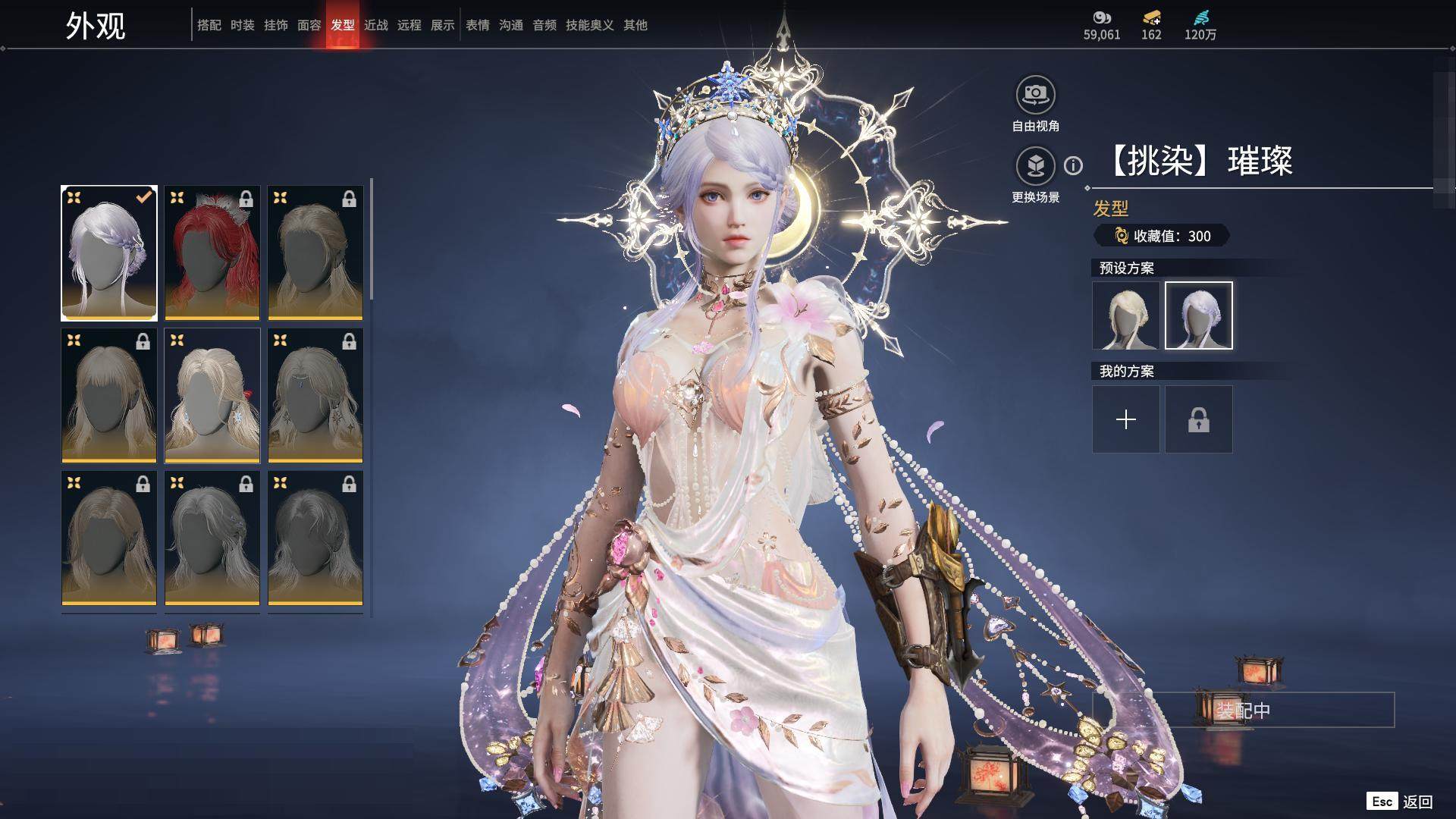
Task: Switch to the 远程 ranged tab
Action: point(409,25)
